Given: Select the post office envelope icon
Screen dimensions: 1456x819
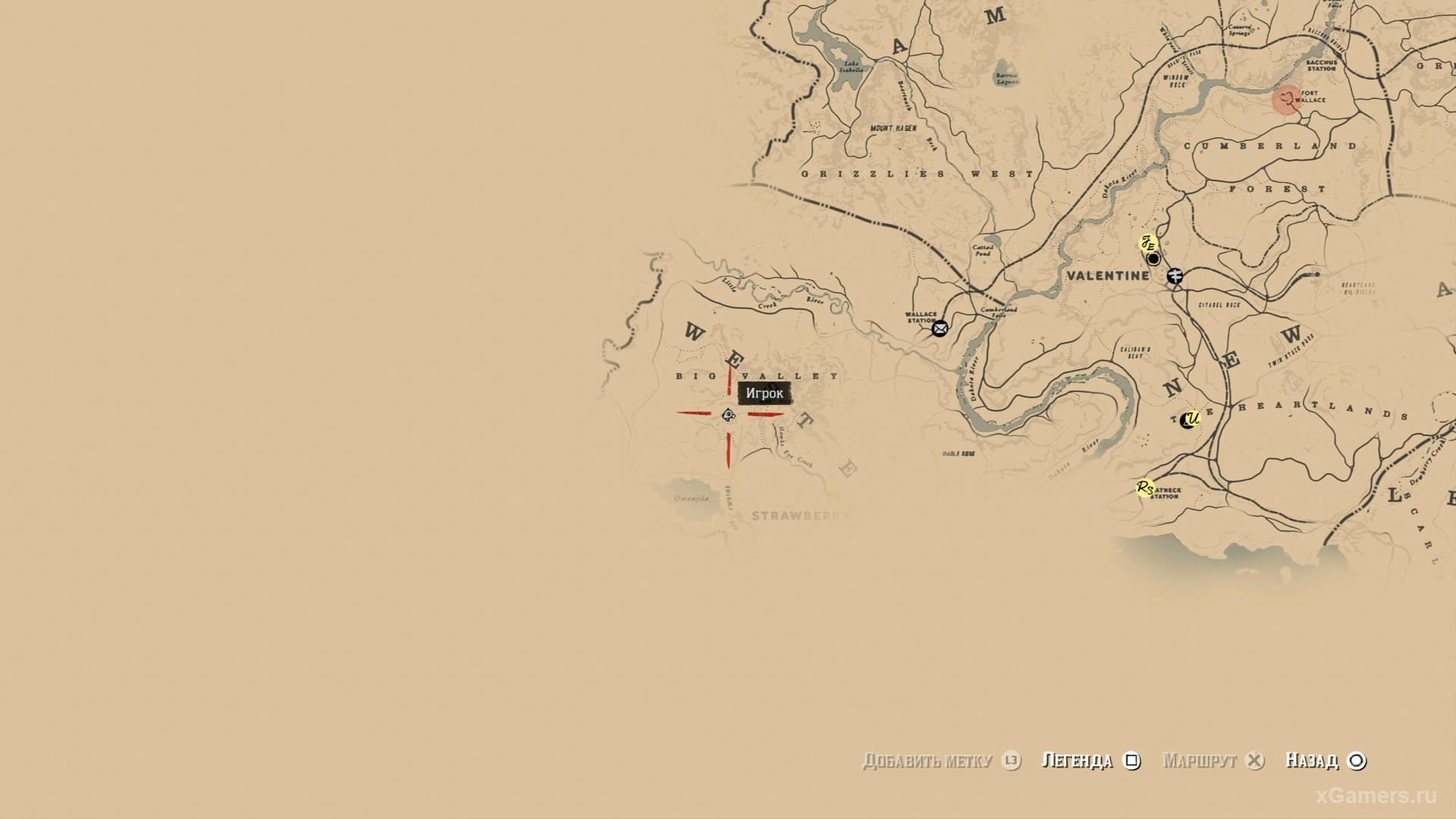Looking at the screenshot, I should [940, 328].
